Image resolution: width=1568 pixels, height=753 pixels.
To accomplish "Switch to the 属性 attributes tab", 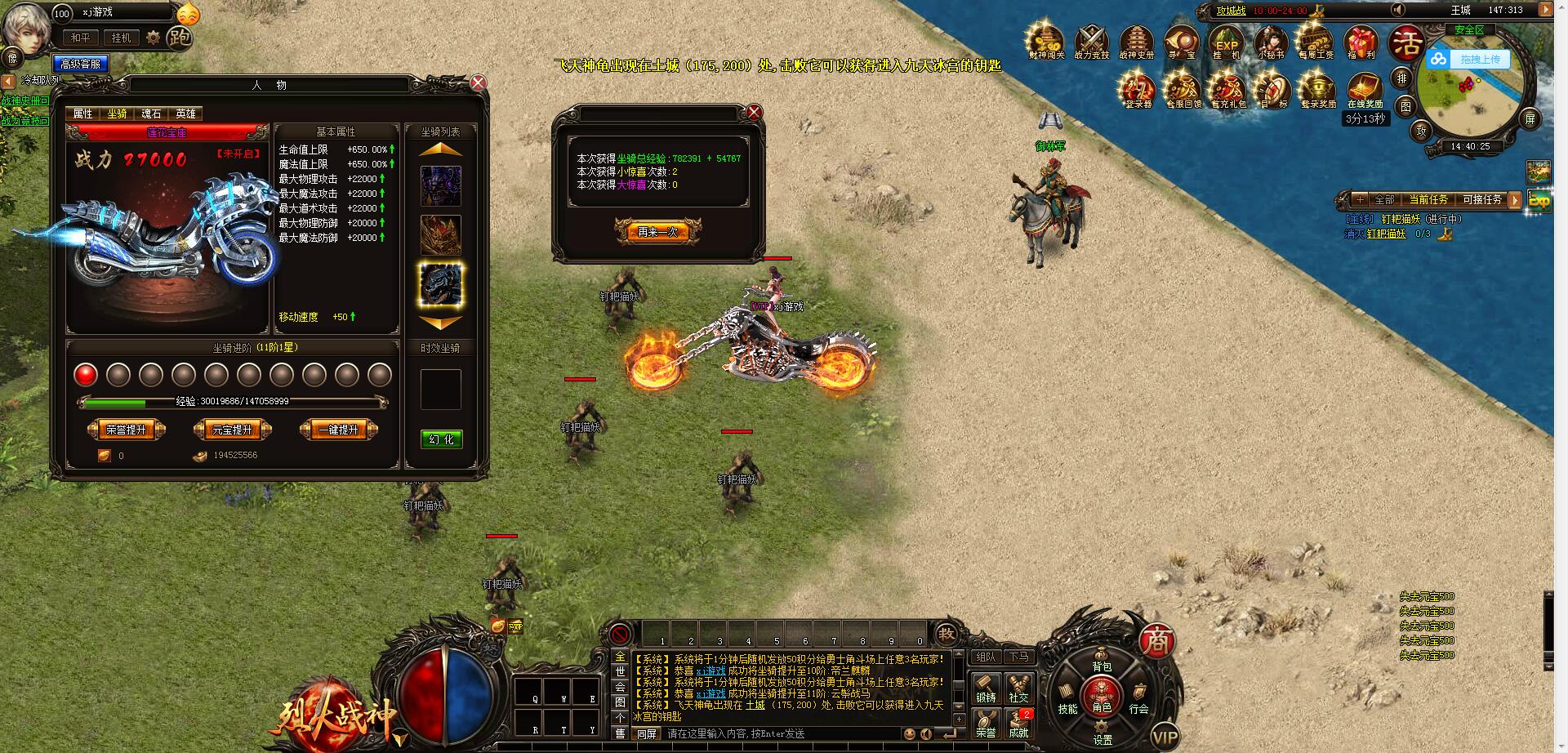I will [83, 114].
